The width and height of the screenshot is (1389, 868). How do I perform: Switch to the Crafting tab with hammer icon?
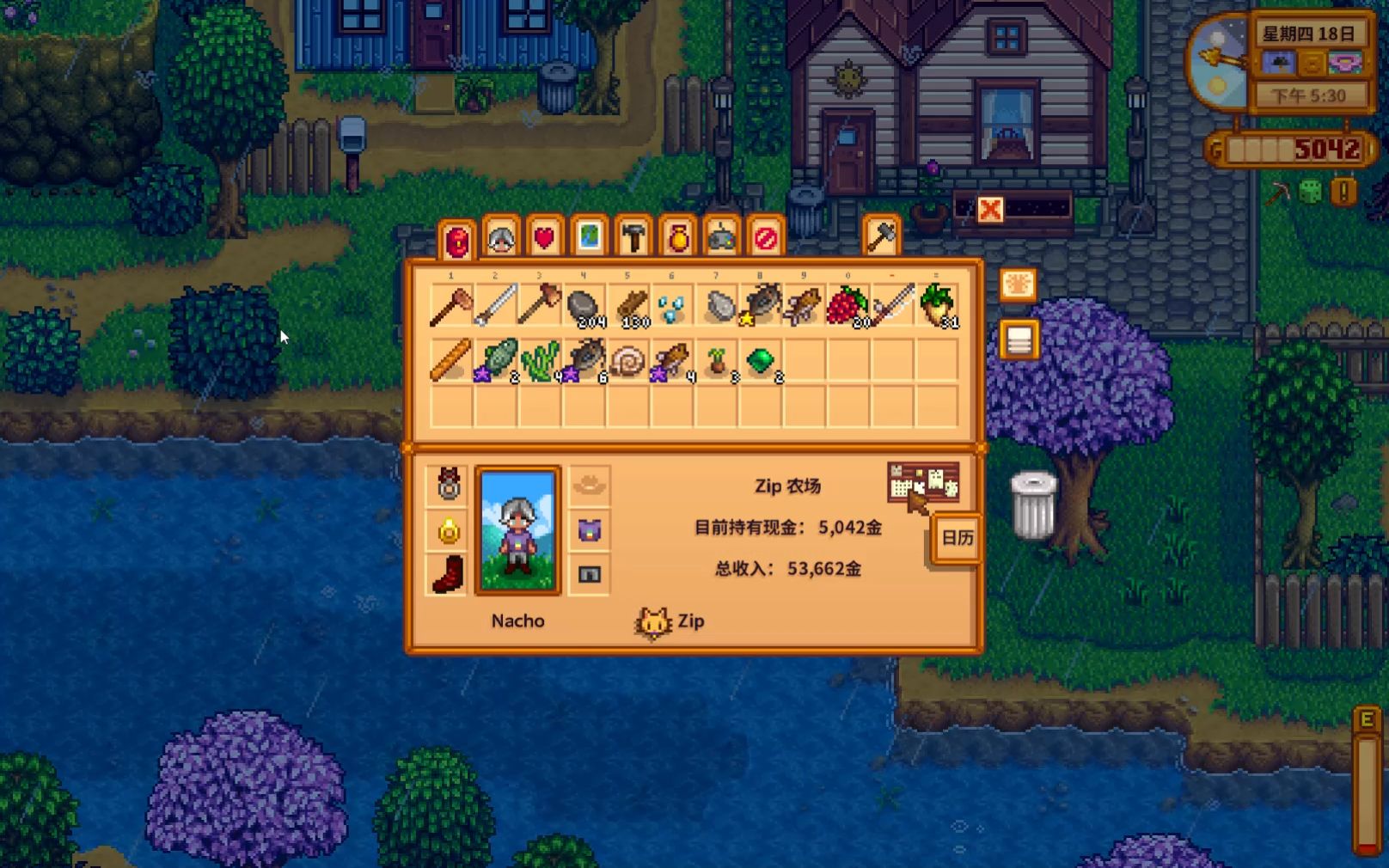(634, 237)
